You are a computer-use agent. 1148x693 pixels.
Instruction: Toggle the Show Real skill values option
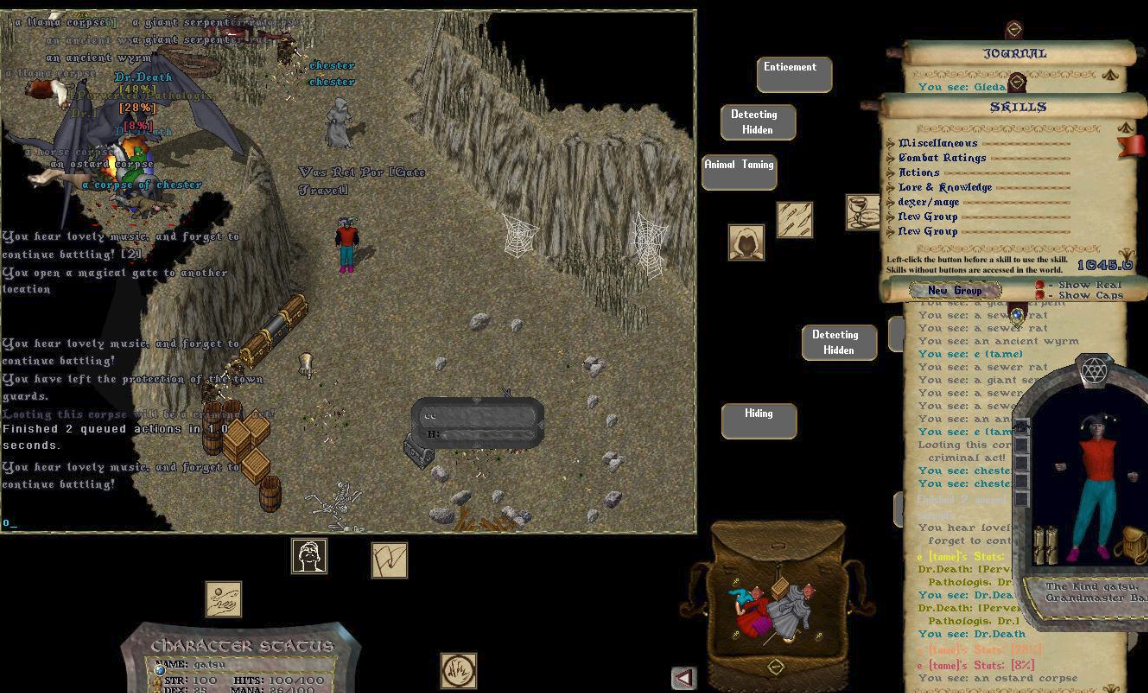[x=1039, y=285]
